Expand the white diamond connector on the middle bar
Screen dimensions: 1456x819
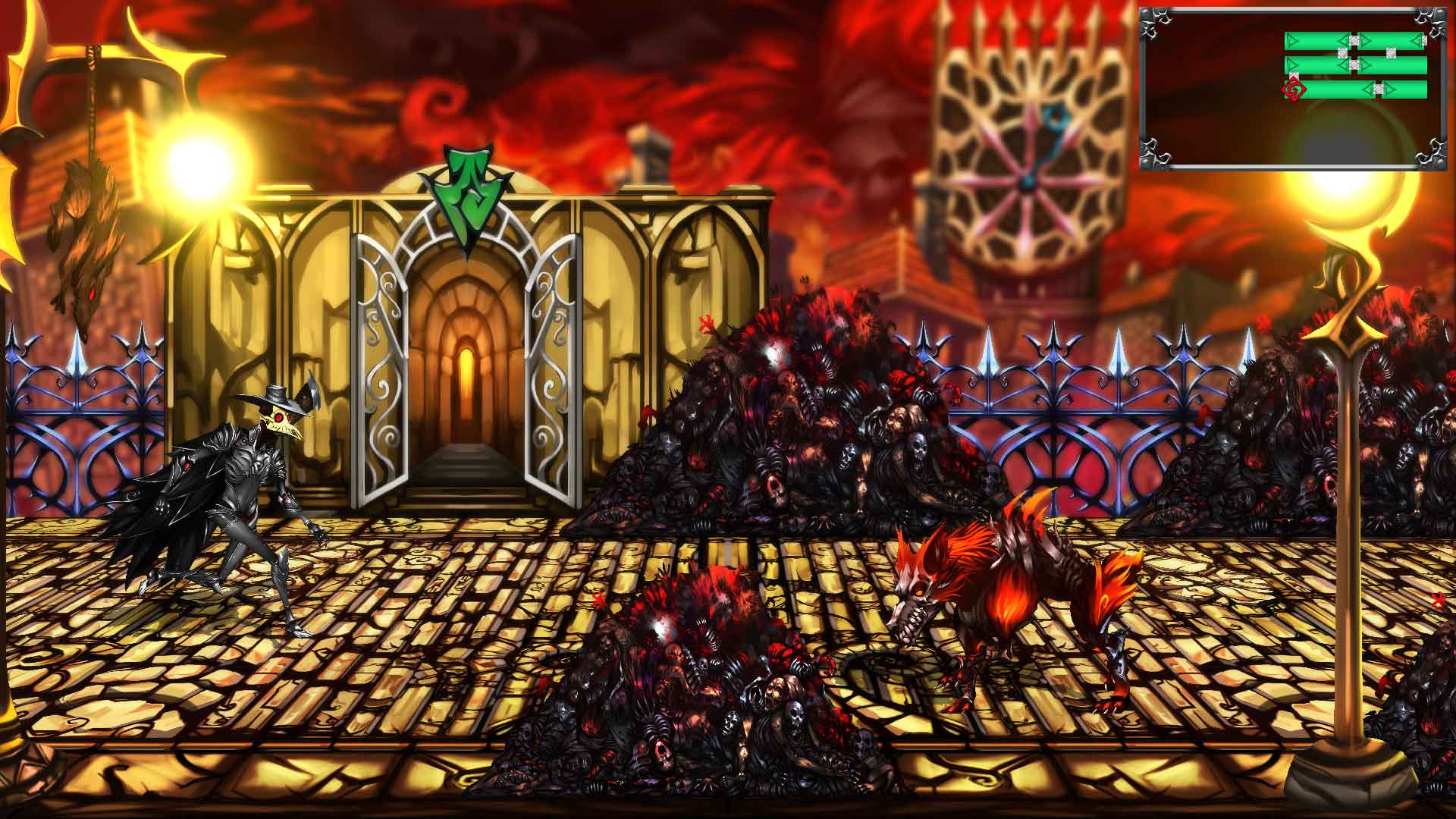tap(1354, 64)
